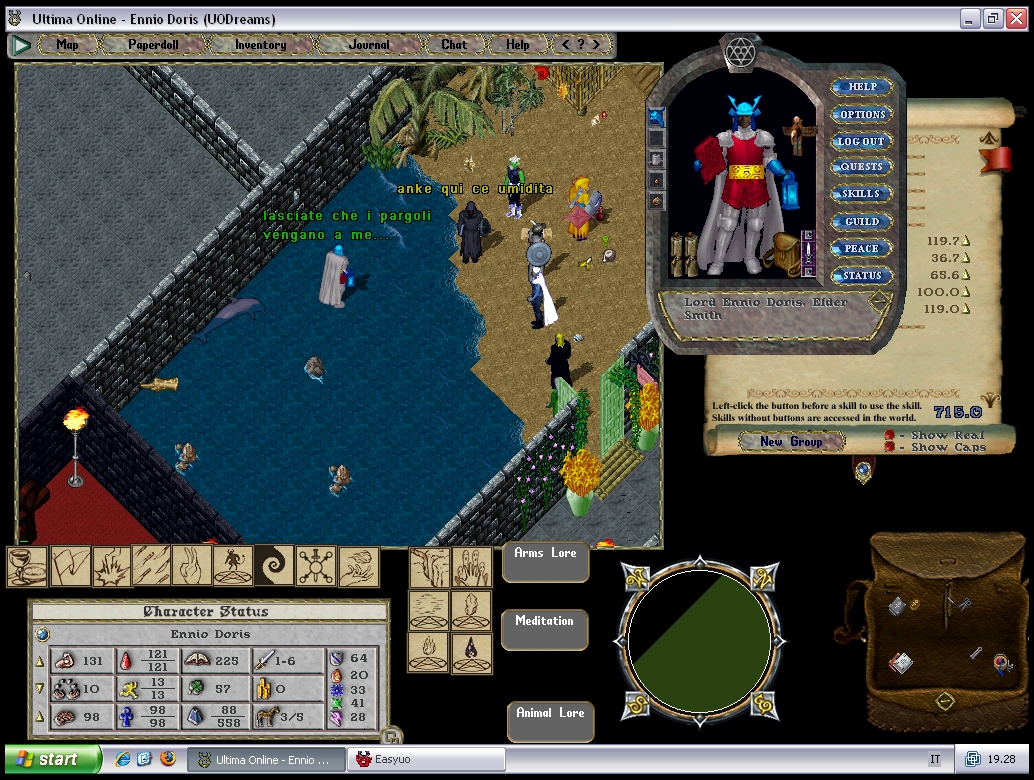Click the circular radar minimap
Viewport: 1034px width, 780px height.
point(699,641)
